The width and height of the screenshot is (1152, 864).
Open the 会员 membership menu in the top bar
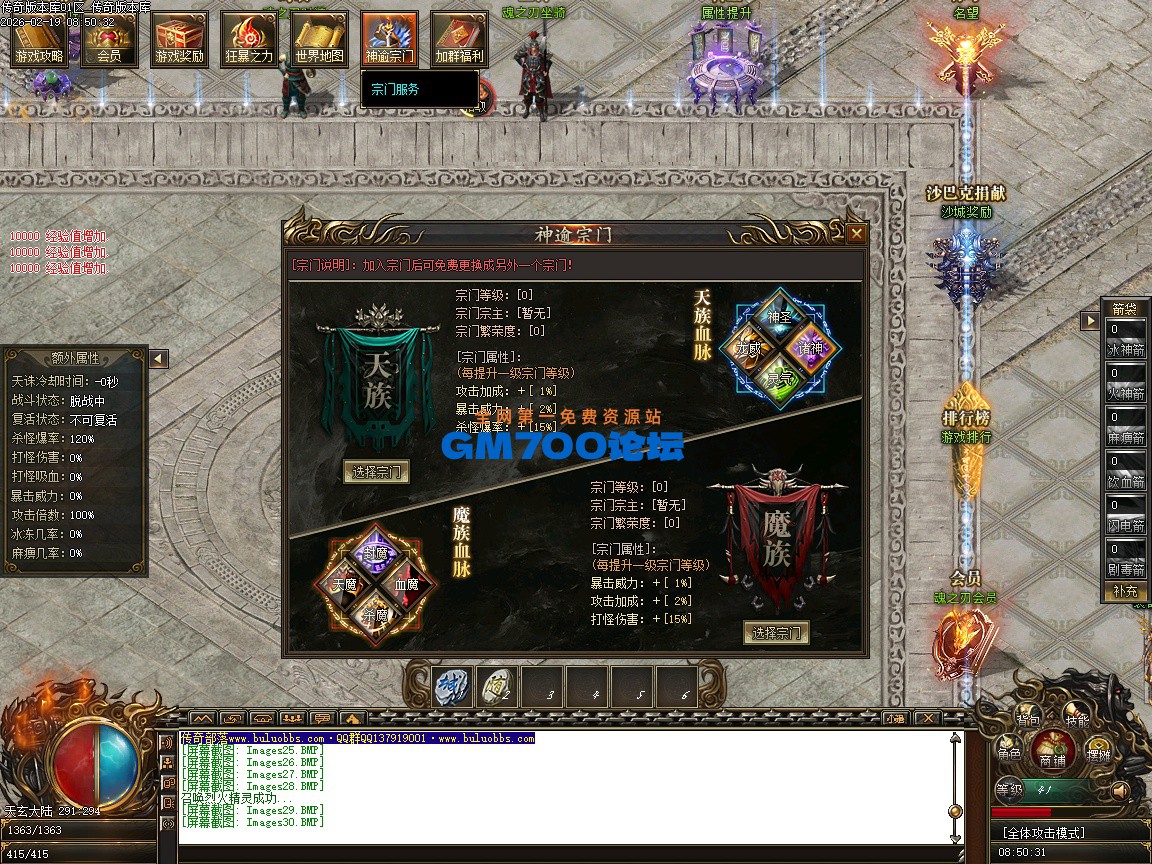pos(109,40)
